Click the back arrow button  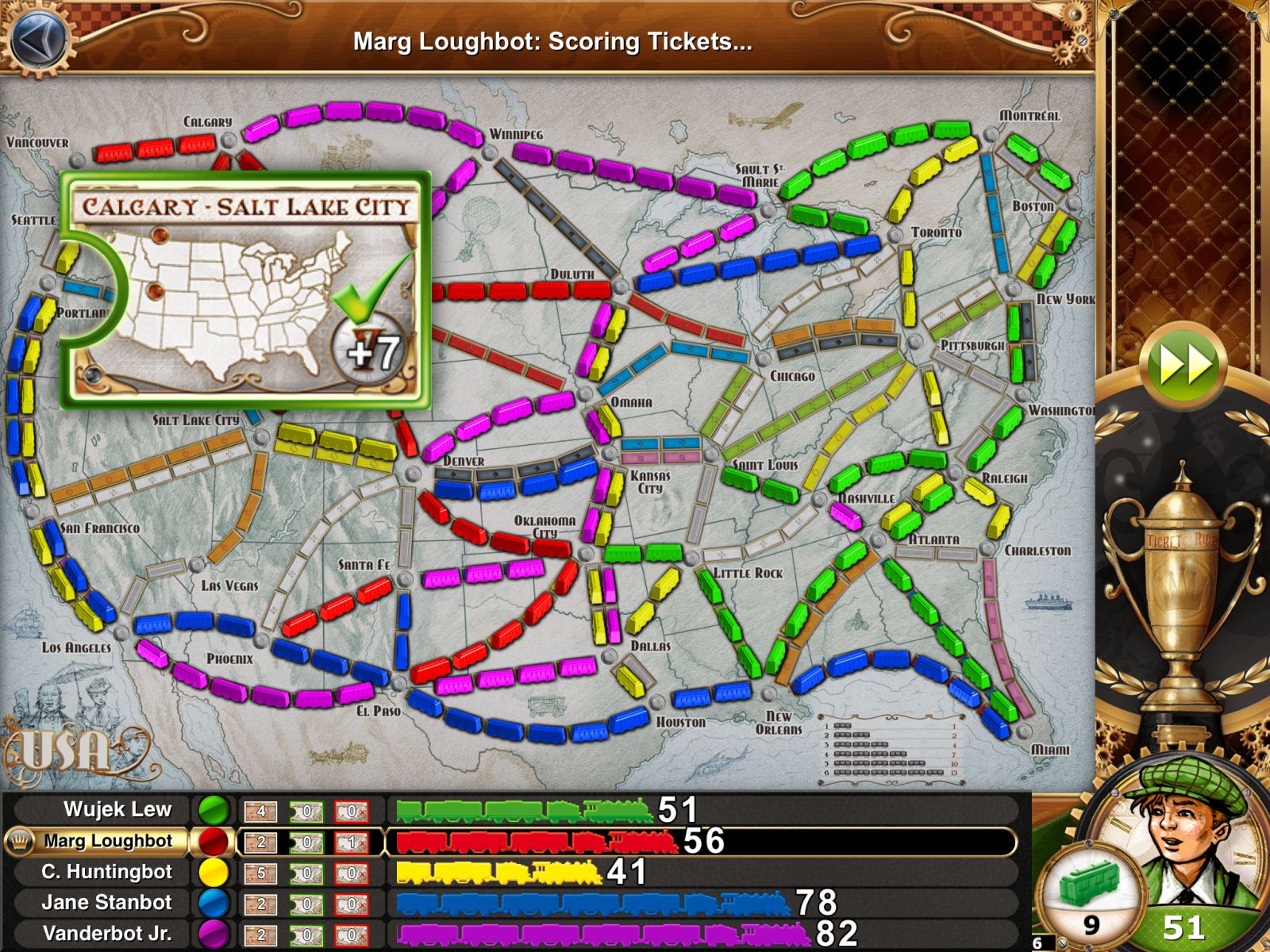37,37
